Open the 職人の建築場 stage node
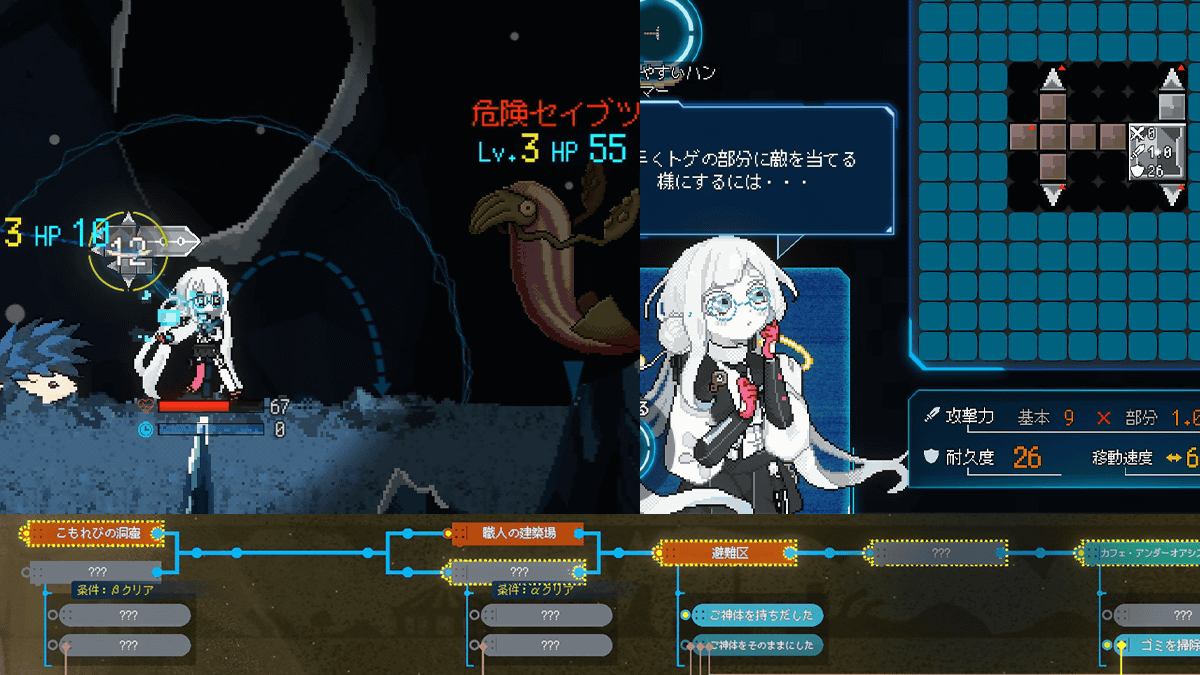Image resolution: width=1200 pixels, height=675 pixels. [517, 533]
